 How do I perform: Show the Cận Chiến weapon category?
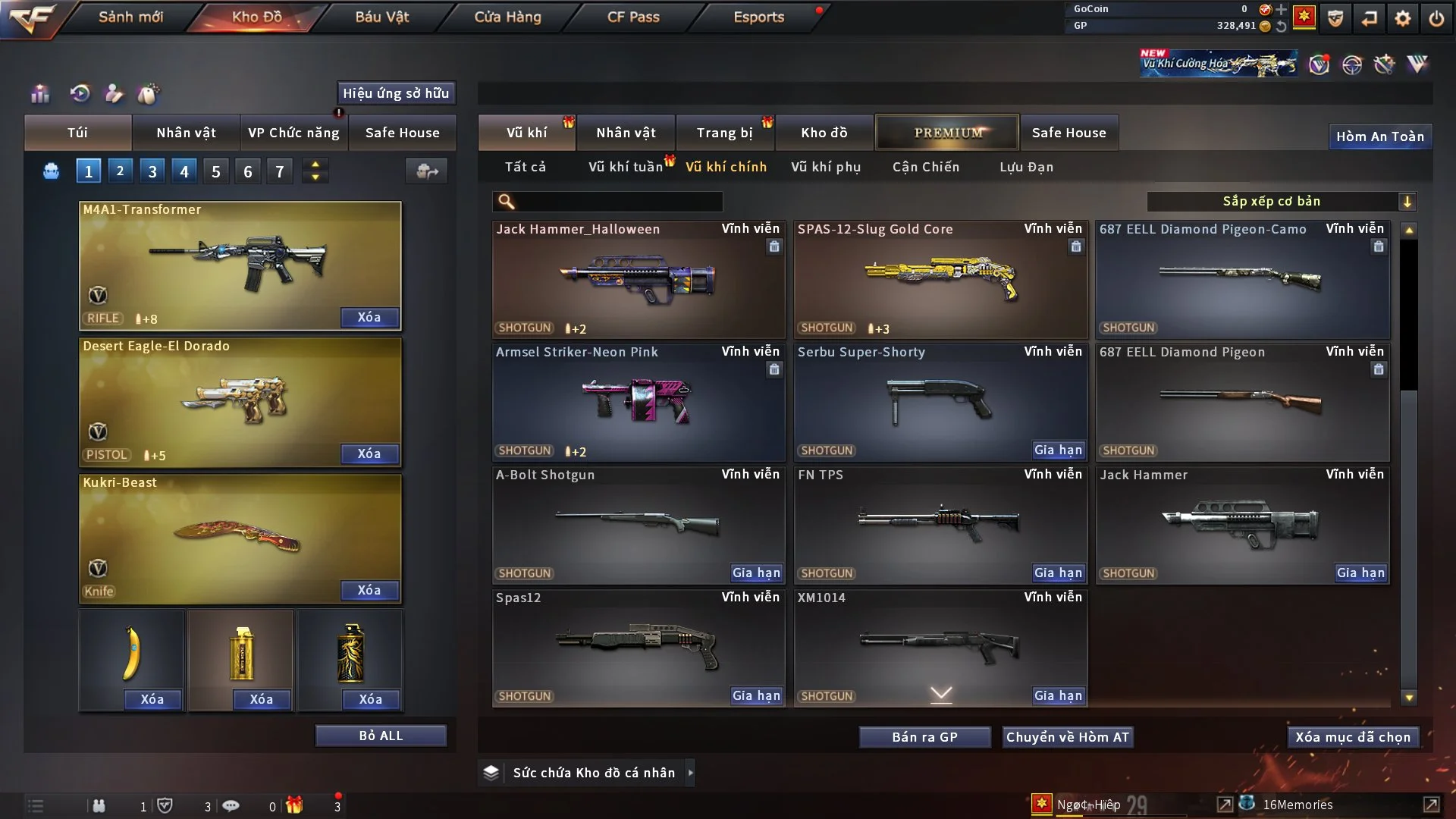tap(925, 167)
